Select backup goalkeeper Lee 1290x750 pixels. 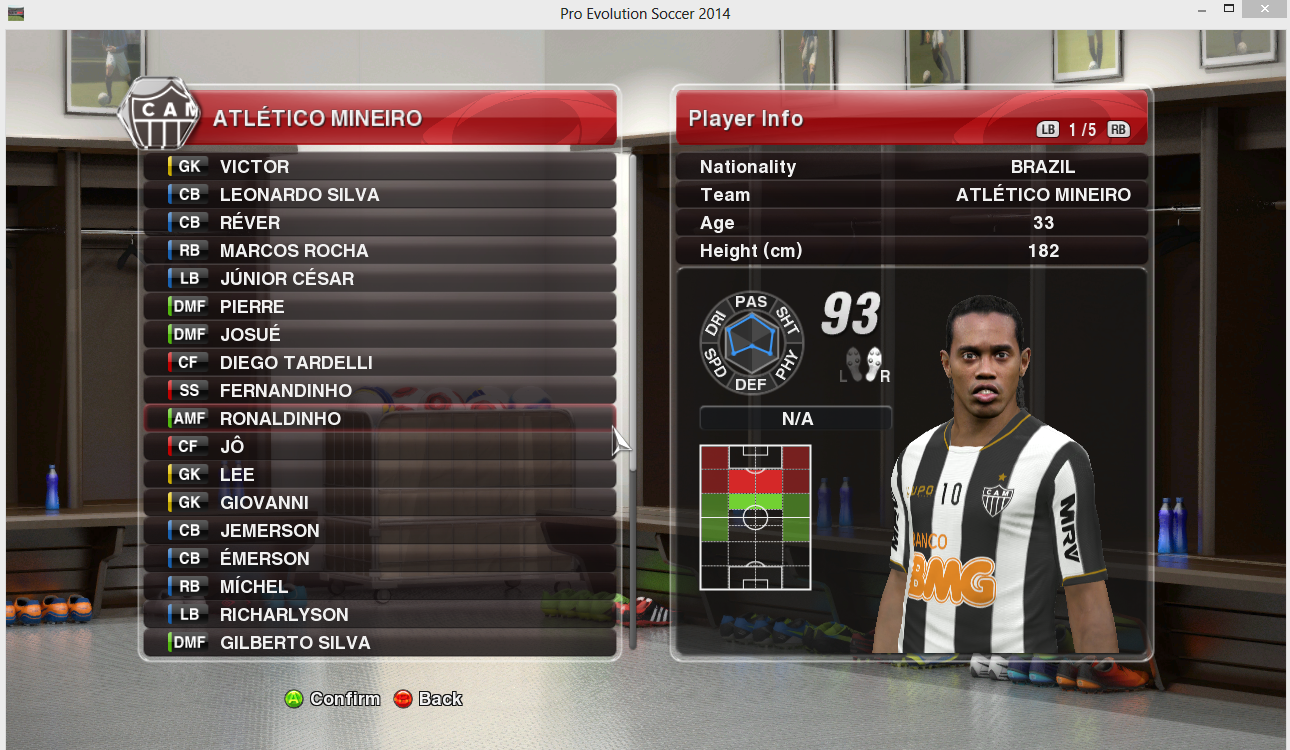click(380, 475)
